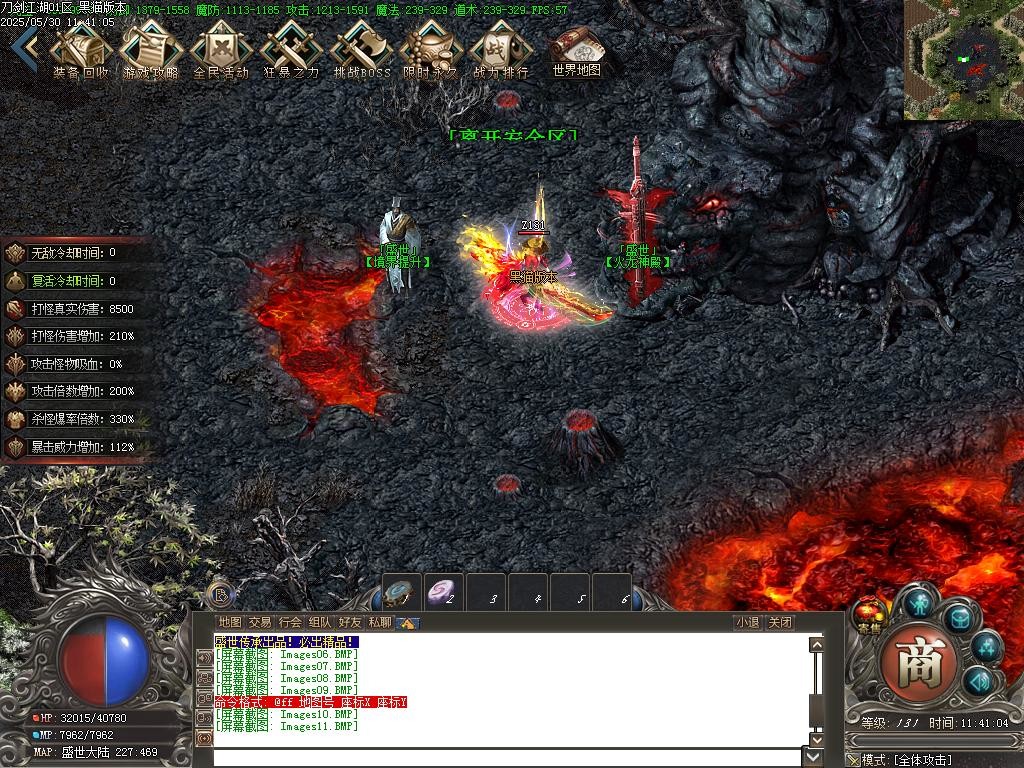This screenshot has height=768, width=1024.
Task: Click the 关闭 close button
Action: pos(780,622)
